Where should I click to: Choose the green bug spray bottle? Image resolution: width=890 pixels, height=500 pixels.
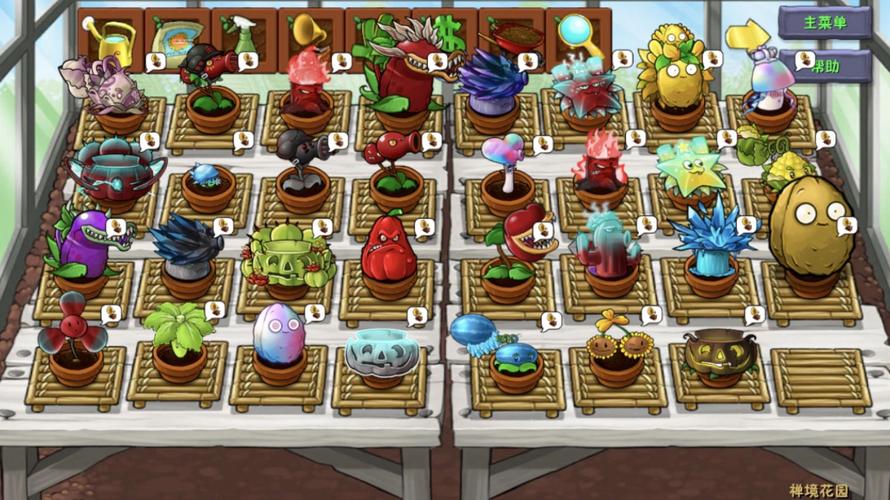tap(244, 36)
